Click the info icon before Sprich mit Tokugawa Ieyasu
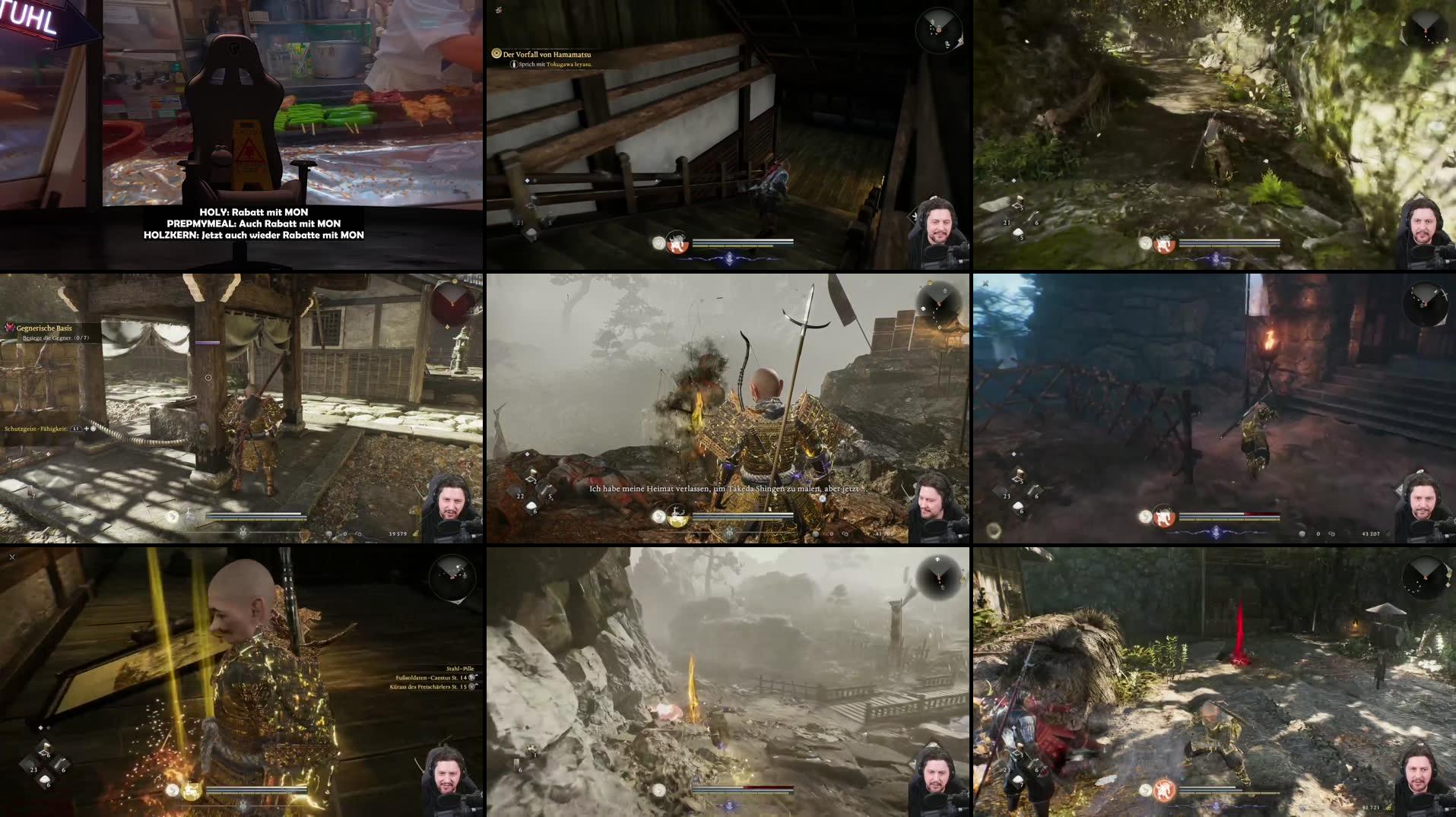This screenshot has height=817, width=1456. [514, 64]
